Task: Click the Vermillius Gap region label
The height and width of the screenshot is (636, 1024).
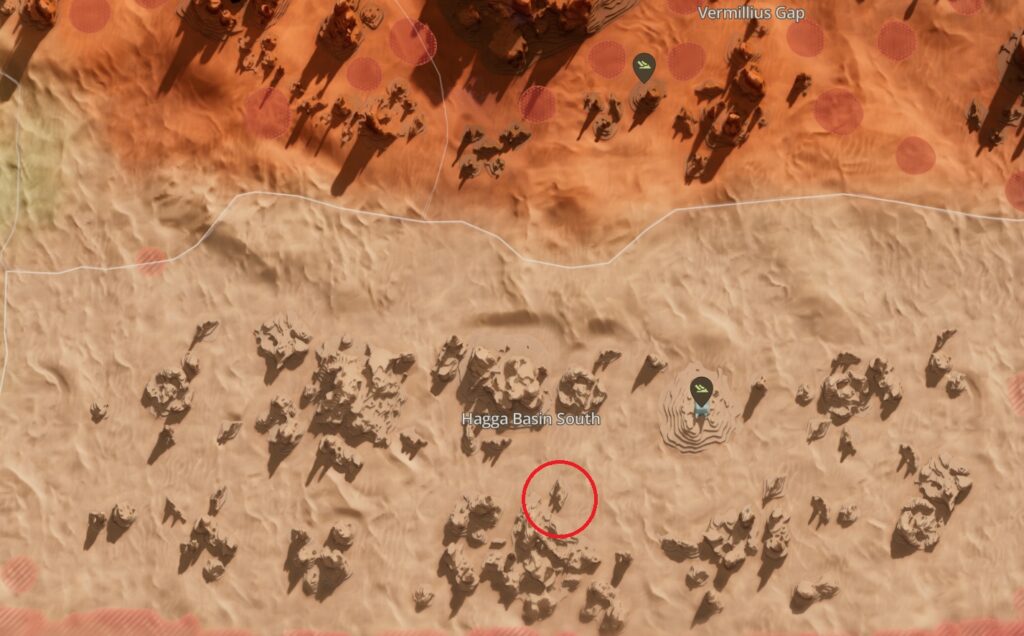Action: point(750,13)
